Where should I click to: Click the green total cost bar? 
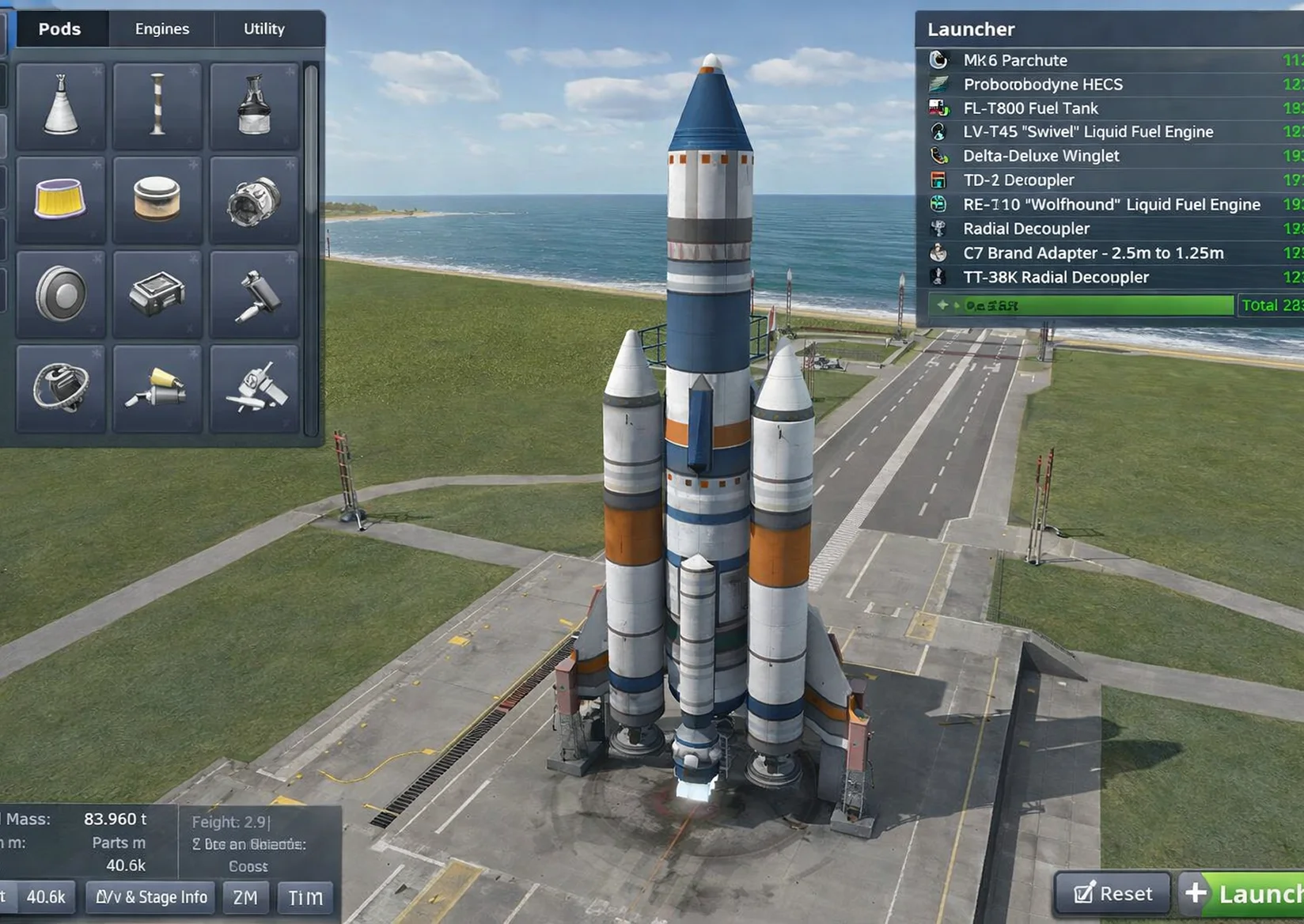point(1080,305)
